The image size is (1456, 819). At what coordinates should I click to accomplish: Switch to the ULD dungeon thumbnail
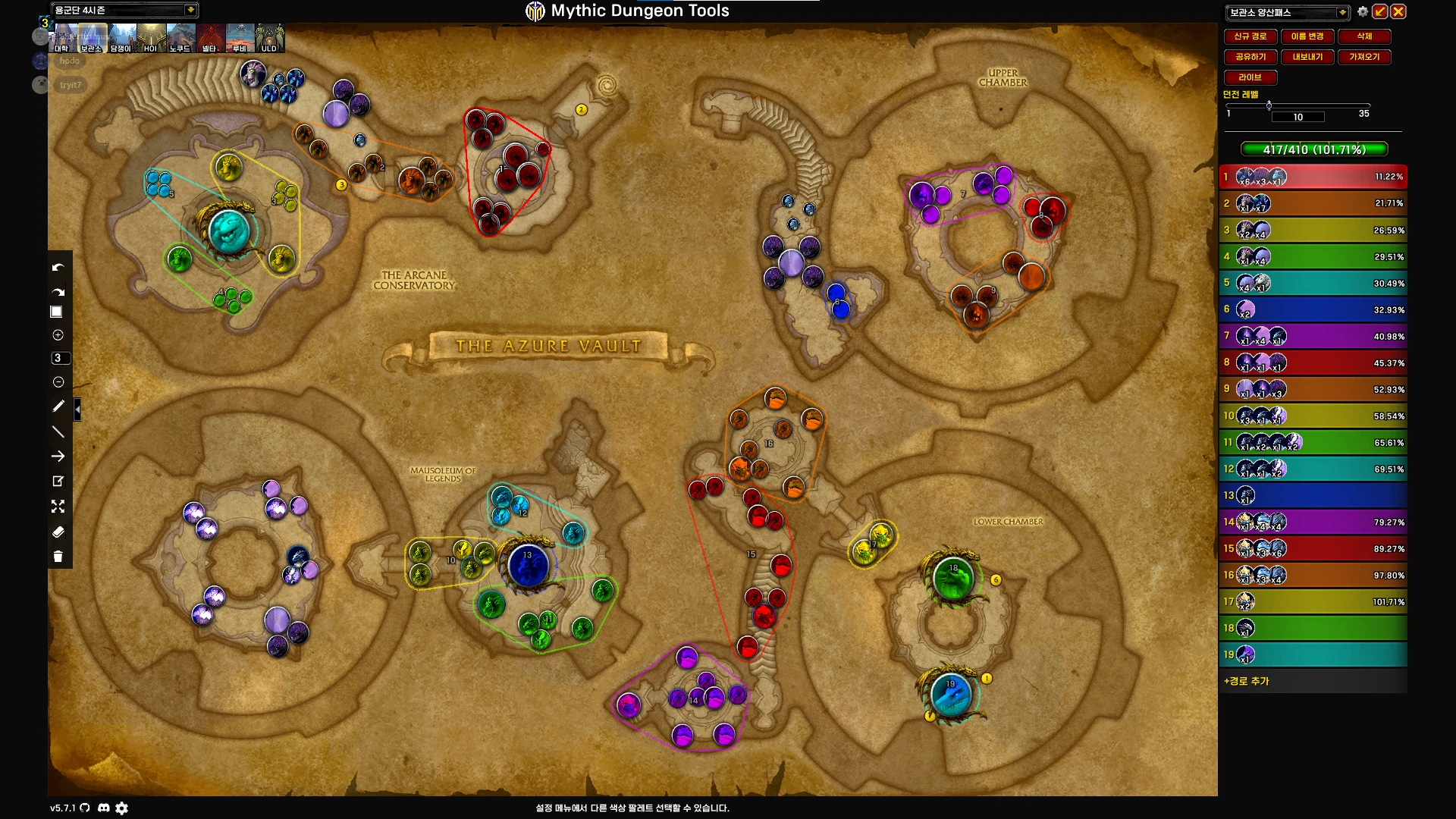(x=269, y=38)
